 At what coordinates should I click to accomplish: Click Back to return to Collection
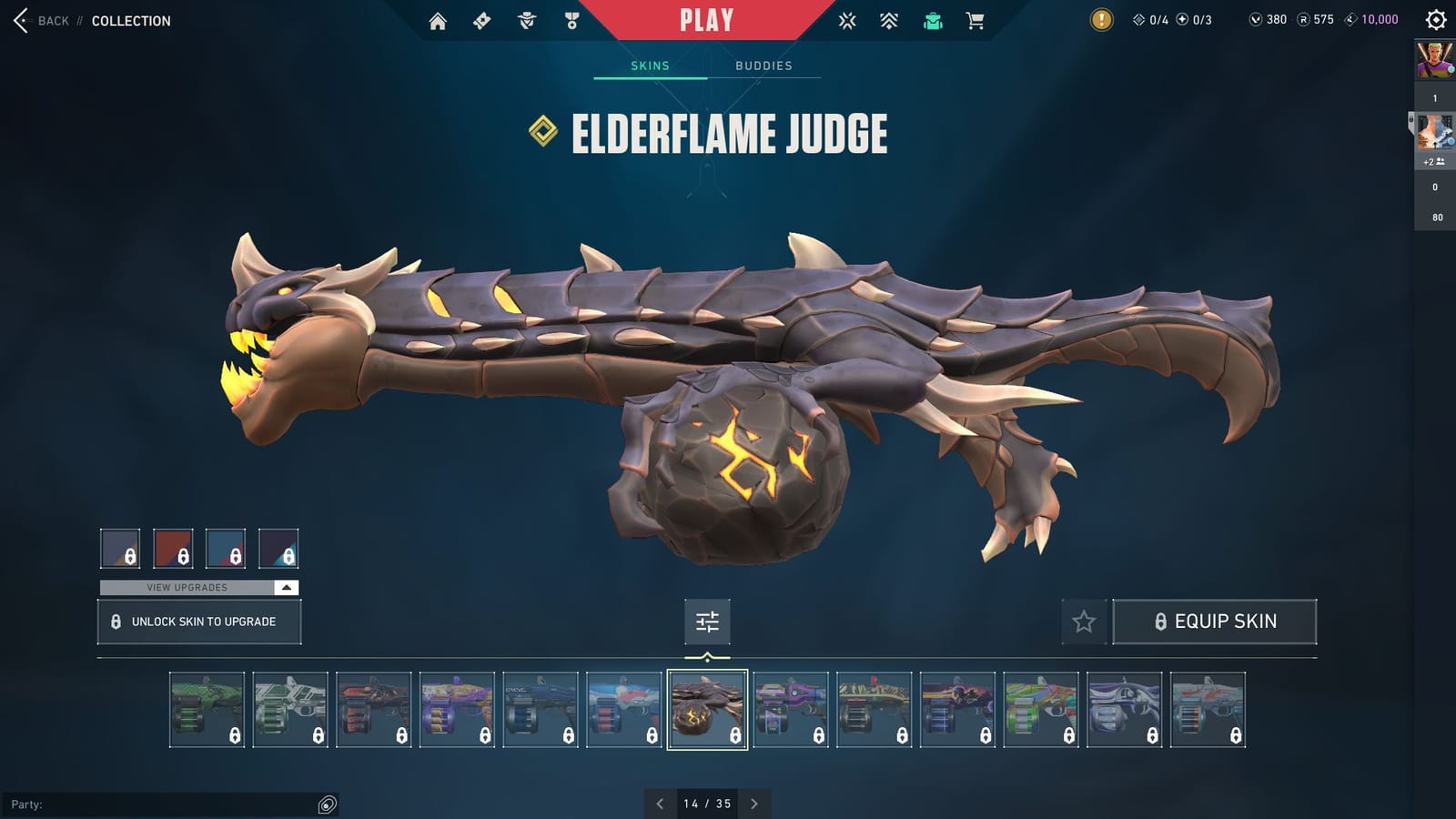pos(45,20)
